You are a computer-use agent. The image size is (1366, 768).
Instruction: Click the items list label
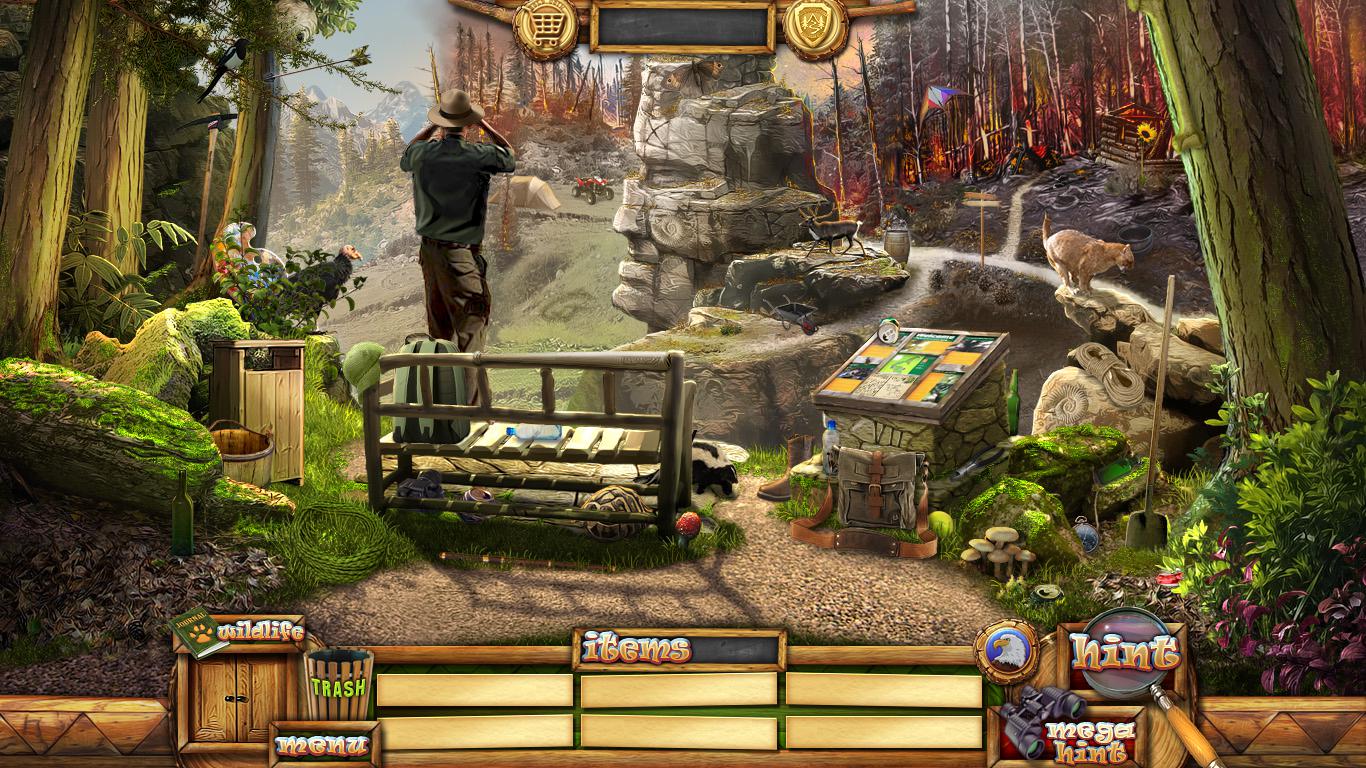pyautogui.click(x=637, y=650)
